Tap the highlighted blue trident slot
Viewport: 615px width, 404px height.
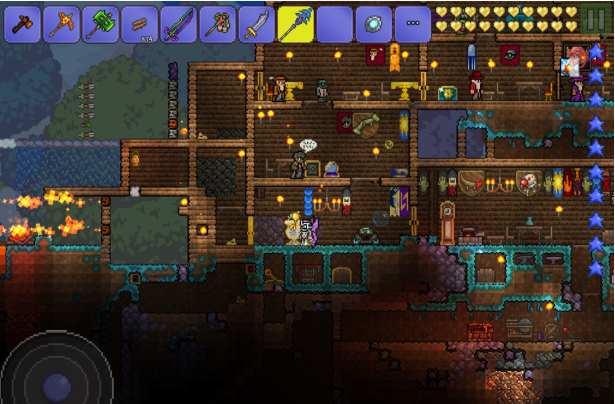point(296,24)
